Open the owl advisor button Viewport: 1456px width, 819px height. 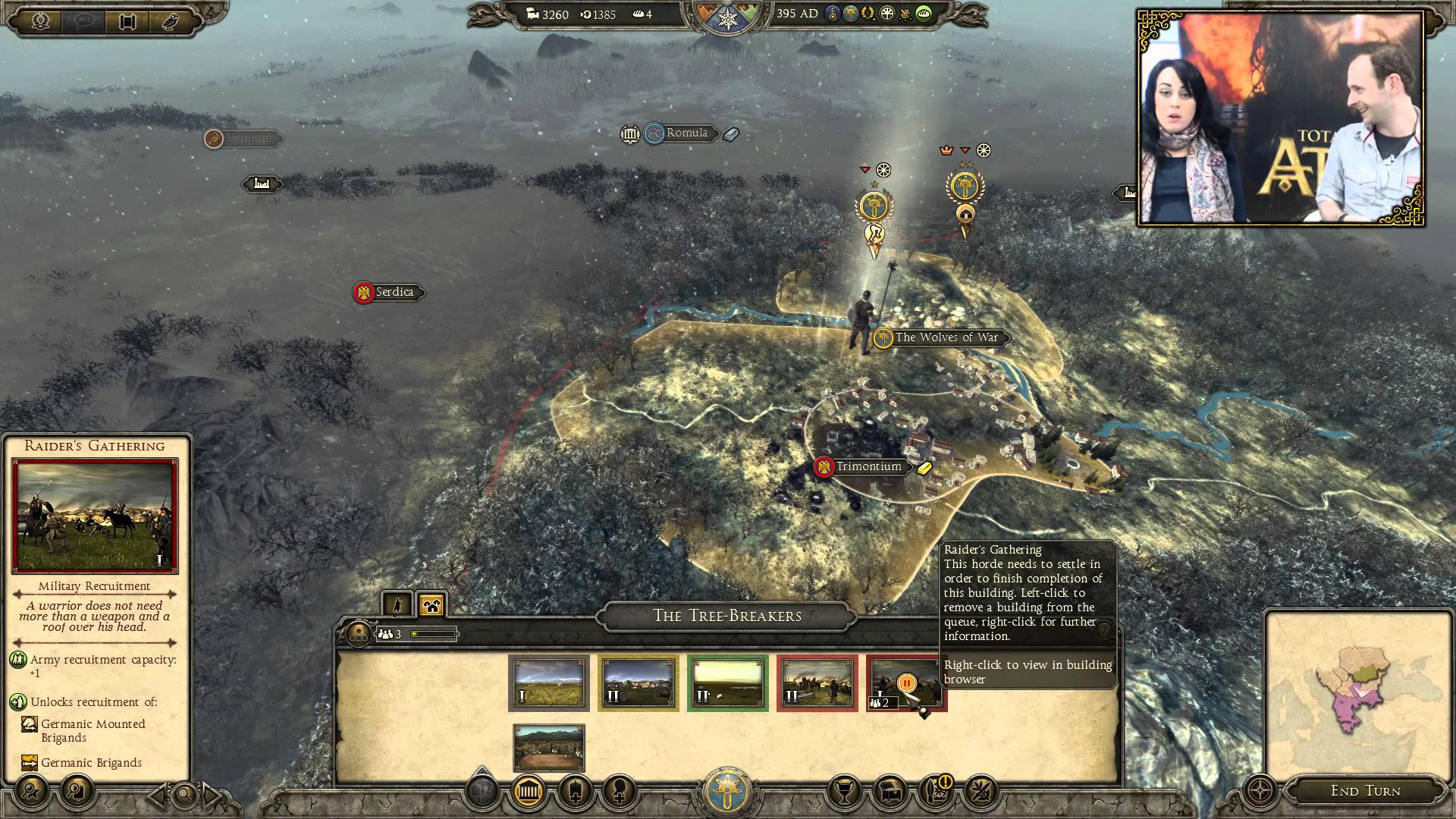pyautogui.click(x=171, y=20)
